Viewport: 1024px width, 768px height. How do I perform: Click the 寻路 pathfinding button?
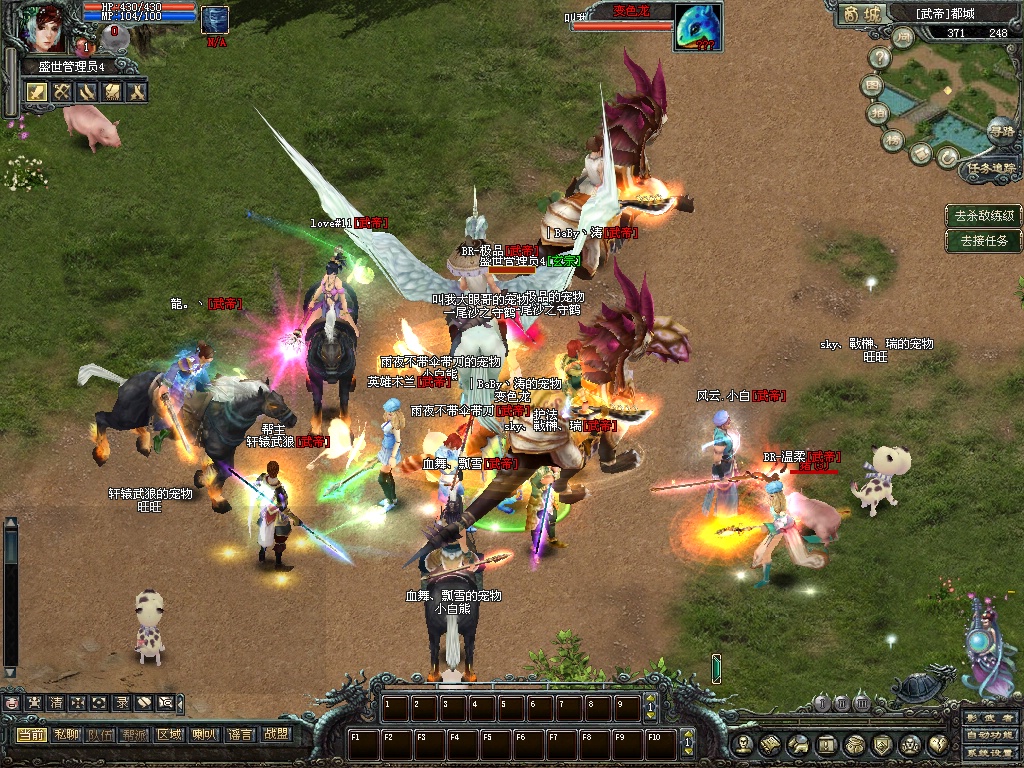click(1000, 131)
